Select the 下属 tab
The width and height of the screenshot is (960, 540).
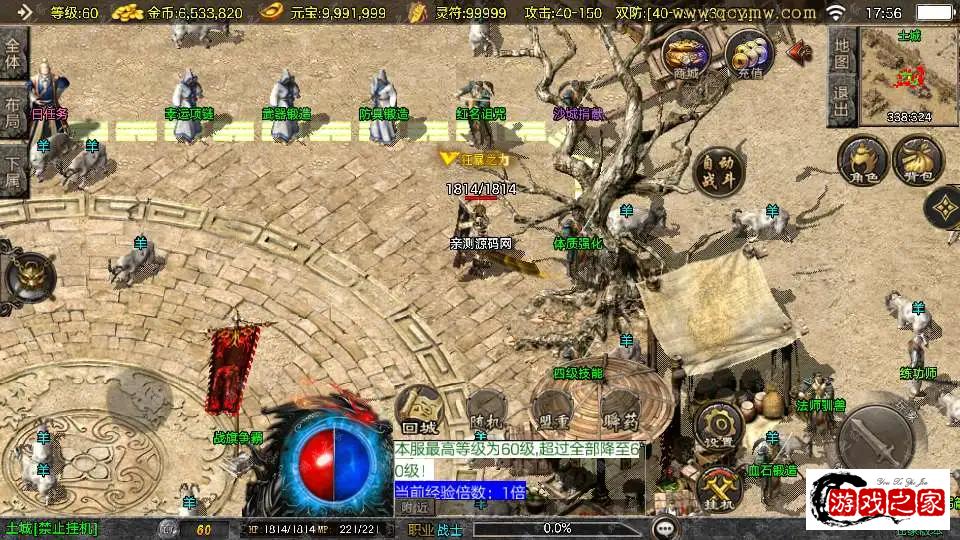coord(13,168)
